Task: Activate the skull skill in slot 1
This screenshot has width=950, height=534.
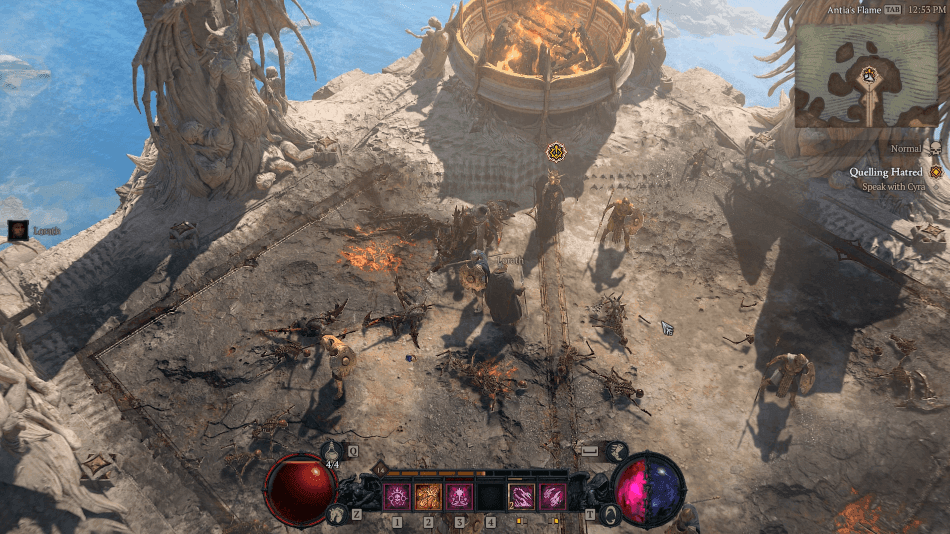Action: coord(397,496)
